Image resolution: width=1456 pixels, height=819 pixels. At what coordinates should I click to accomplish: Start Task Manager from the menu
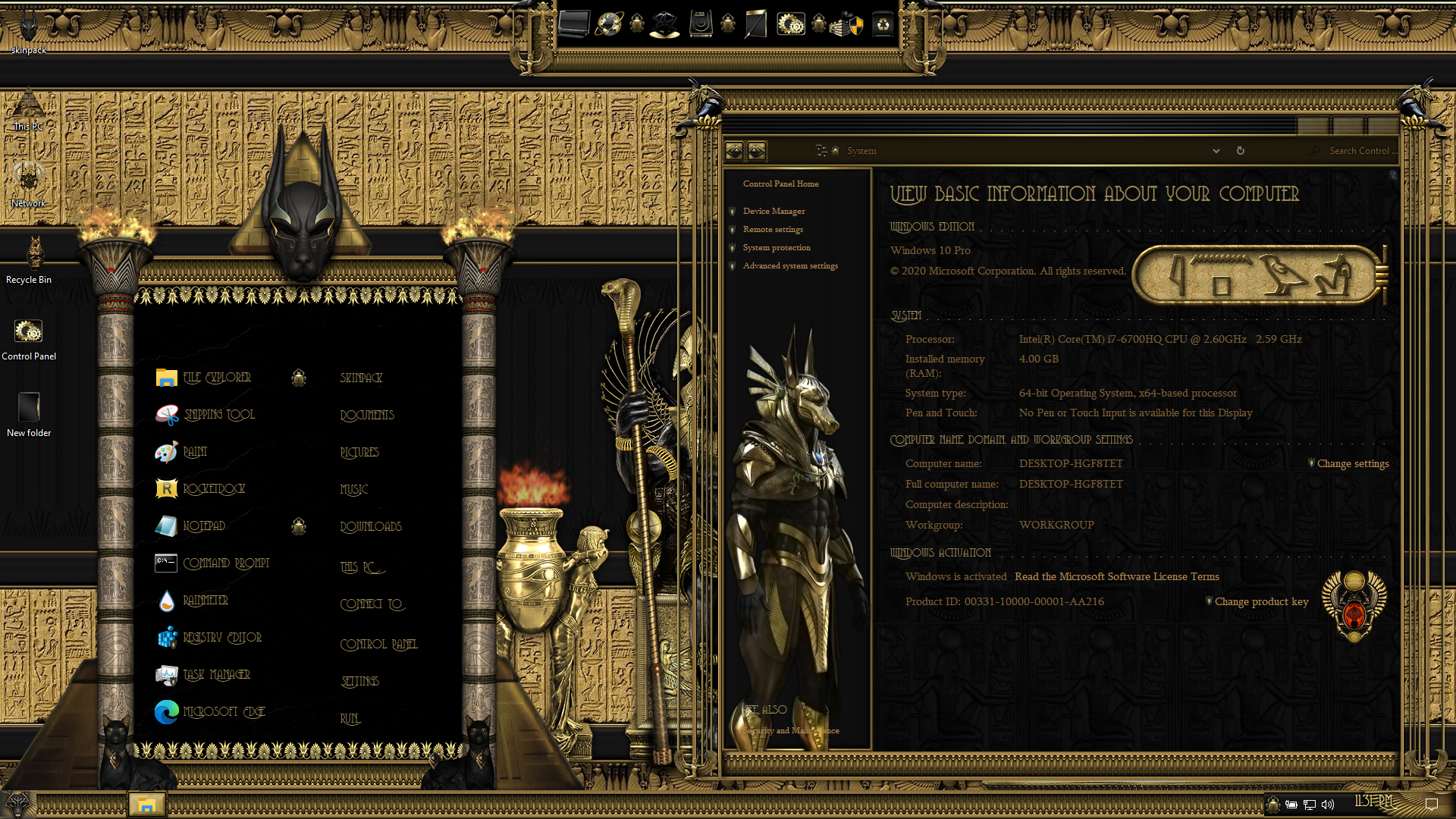pyautogui.click(x=216, y=675)
